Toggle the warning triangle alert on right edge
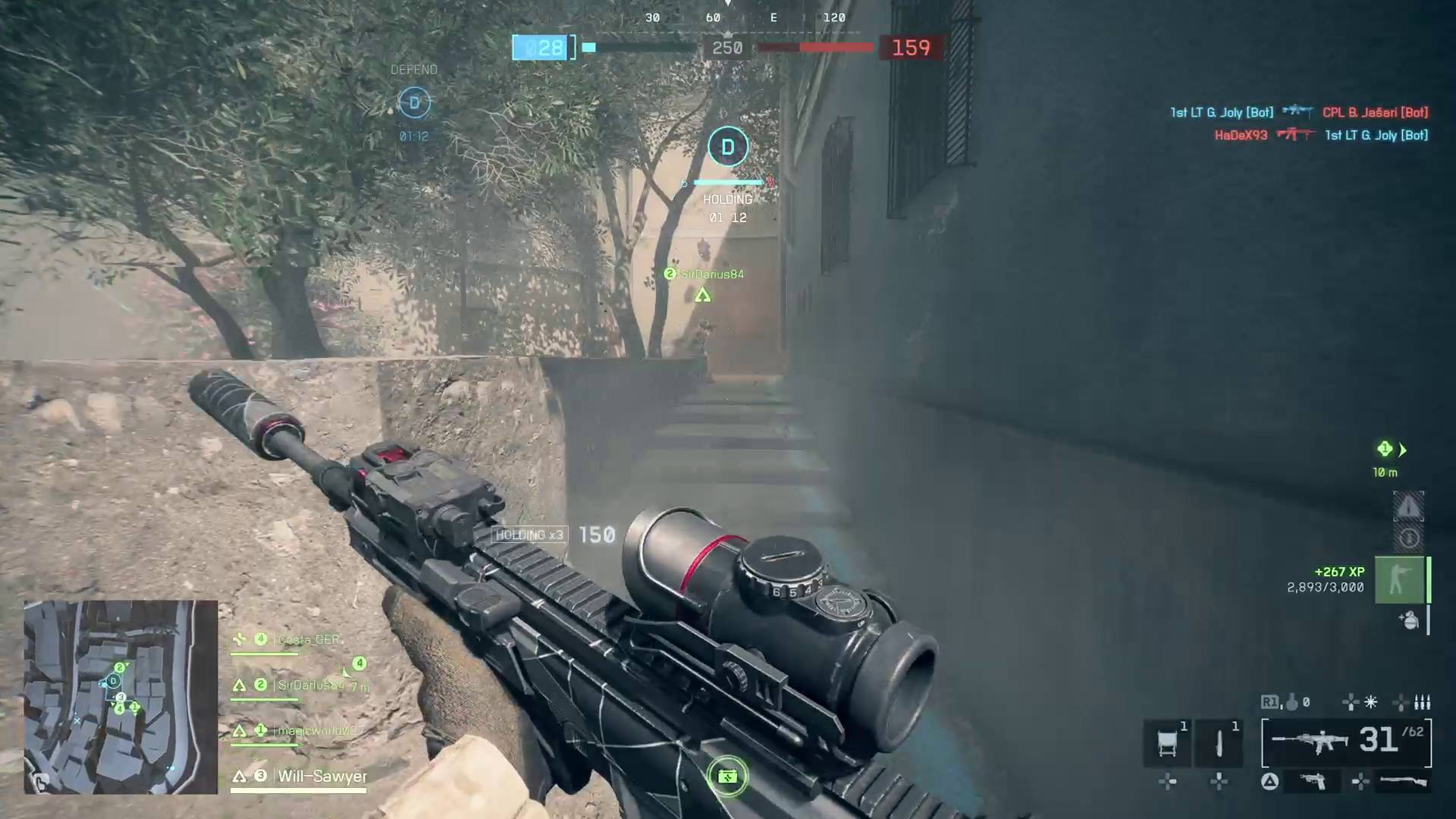 [1409, 507]
